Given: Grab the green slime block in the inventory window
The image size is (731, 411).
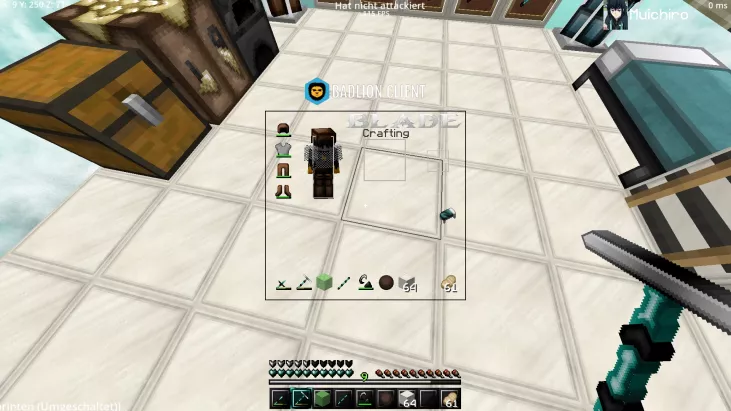Looking at the screenshot, I should [324, 284].
